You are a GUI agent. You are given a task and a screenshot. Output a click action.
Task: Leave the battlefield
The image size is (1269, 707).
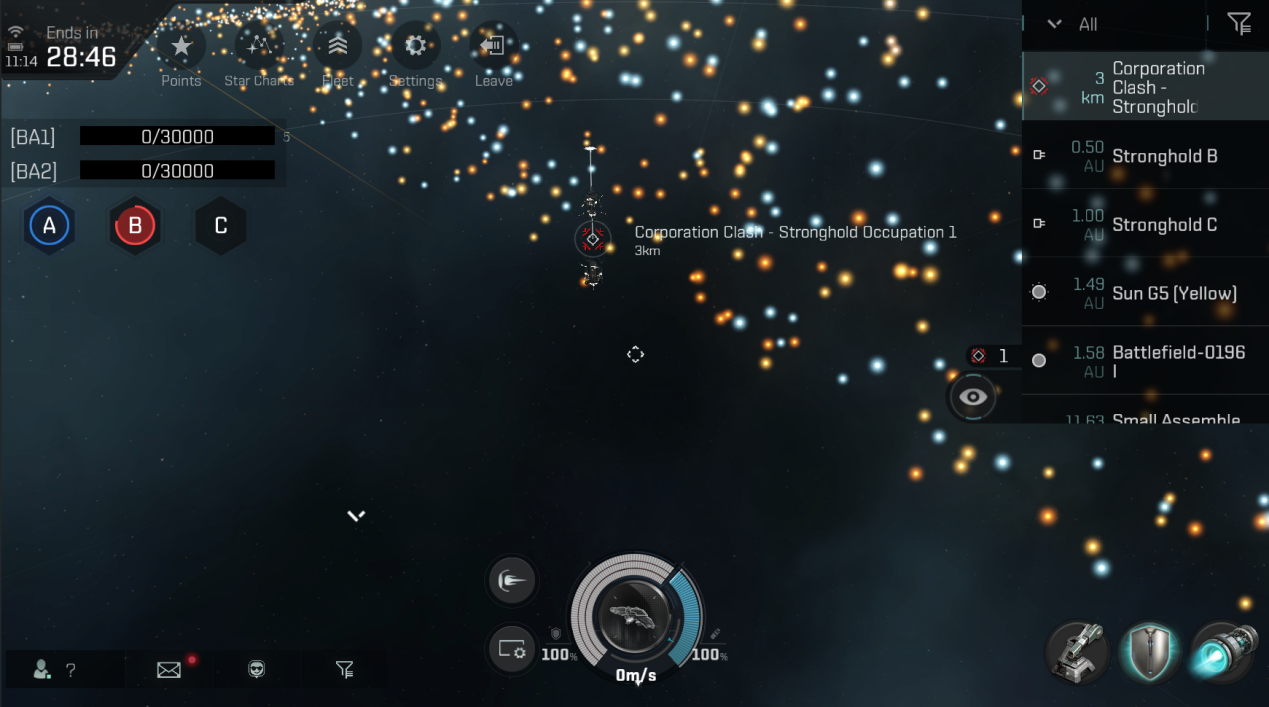click(x=493, y=47)
